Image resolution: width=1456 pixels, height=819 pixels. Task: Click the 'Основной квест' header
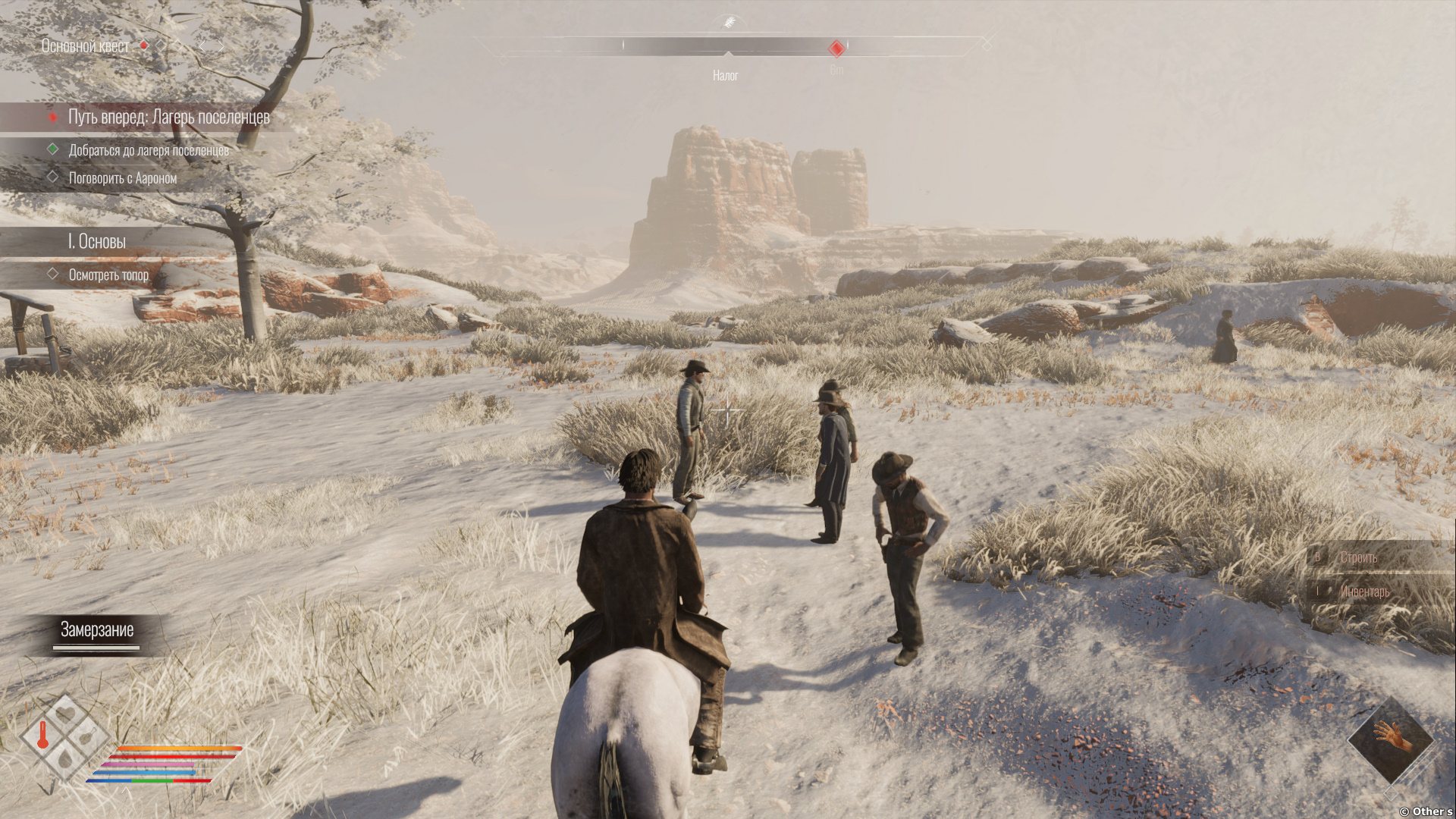(85, 46)
